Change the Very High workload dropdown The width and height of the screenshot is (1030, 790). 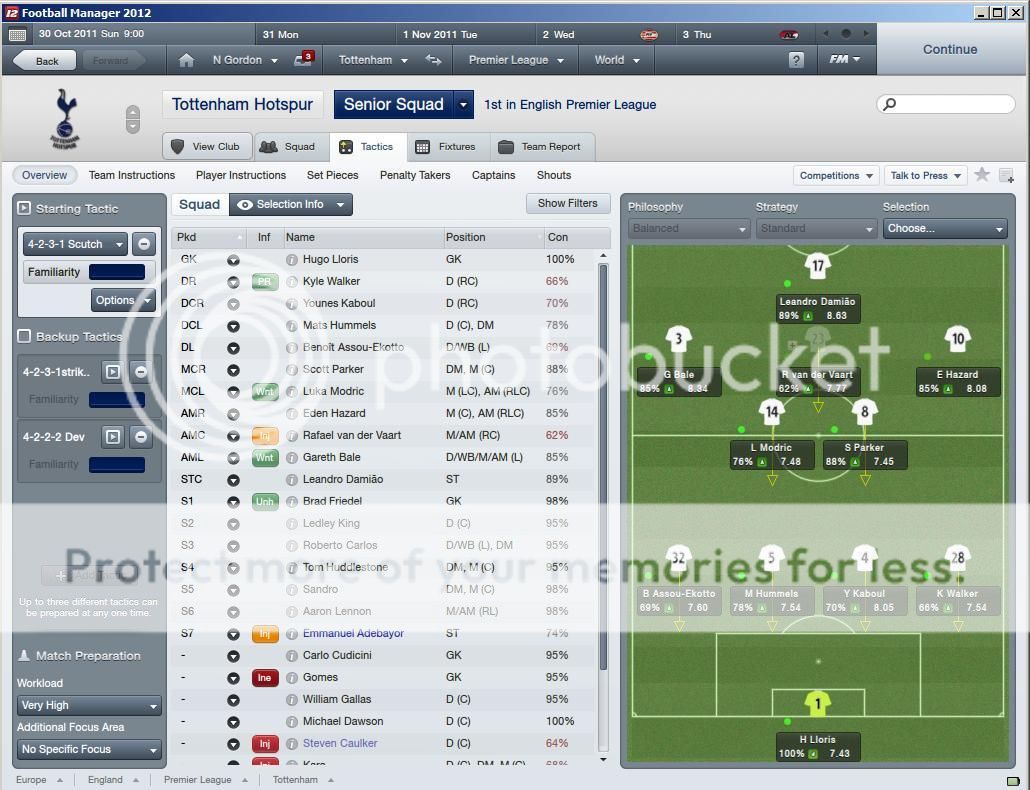pyautogui.click(x=88, y=705)
